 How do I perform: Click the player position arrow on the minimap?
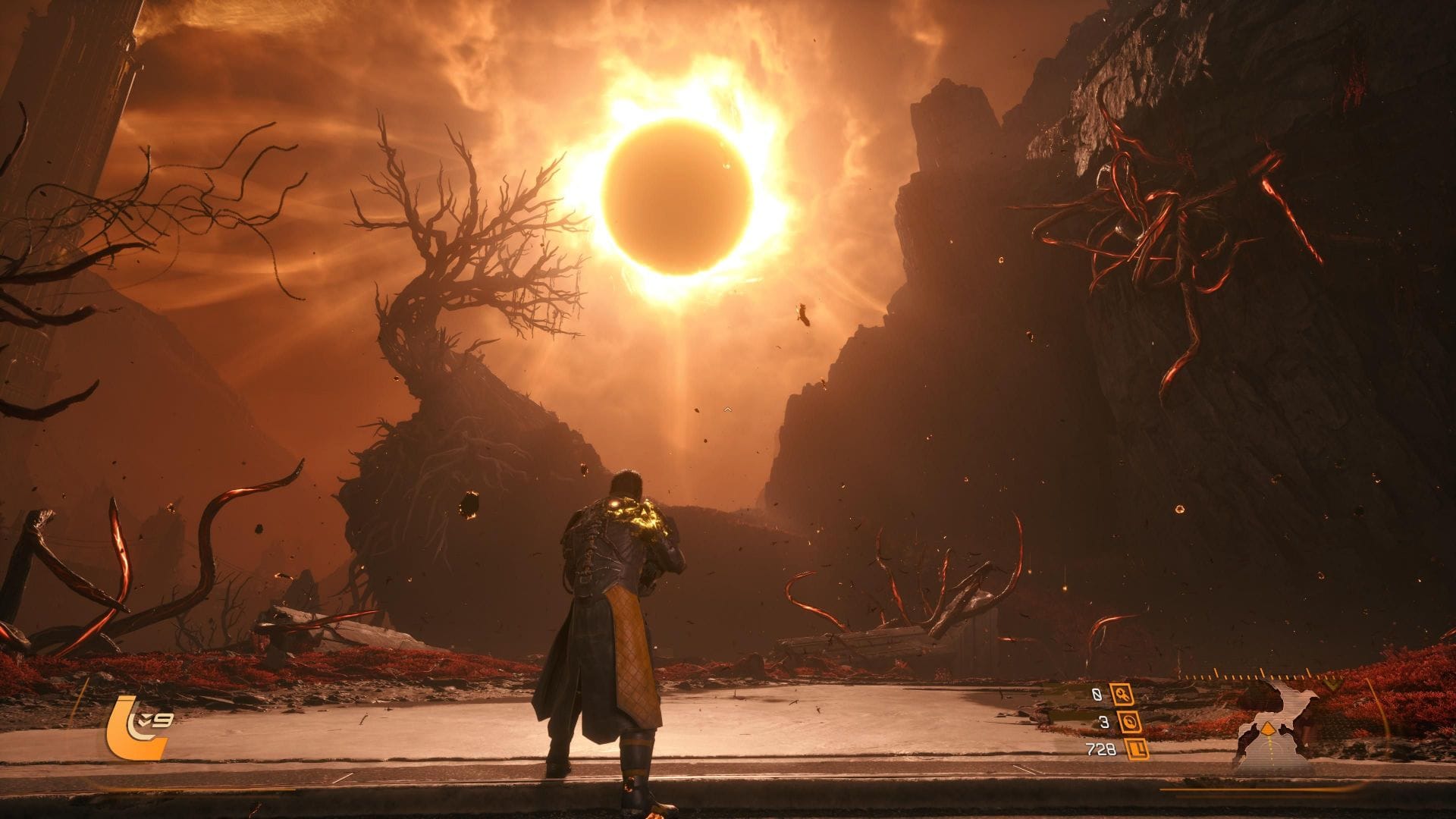pyautogui.click(x=1268, y=730)
